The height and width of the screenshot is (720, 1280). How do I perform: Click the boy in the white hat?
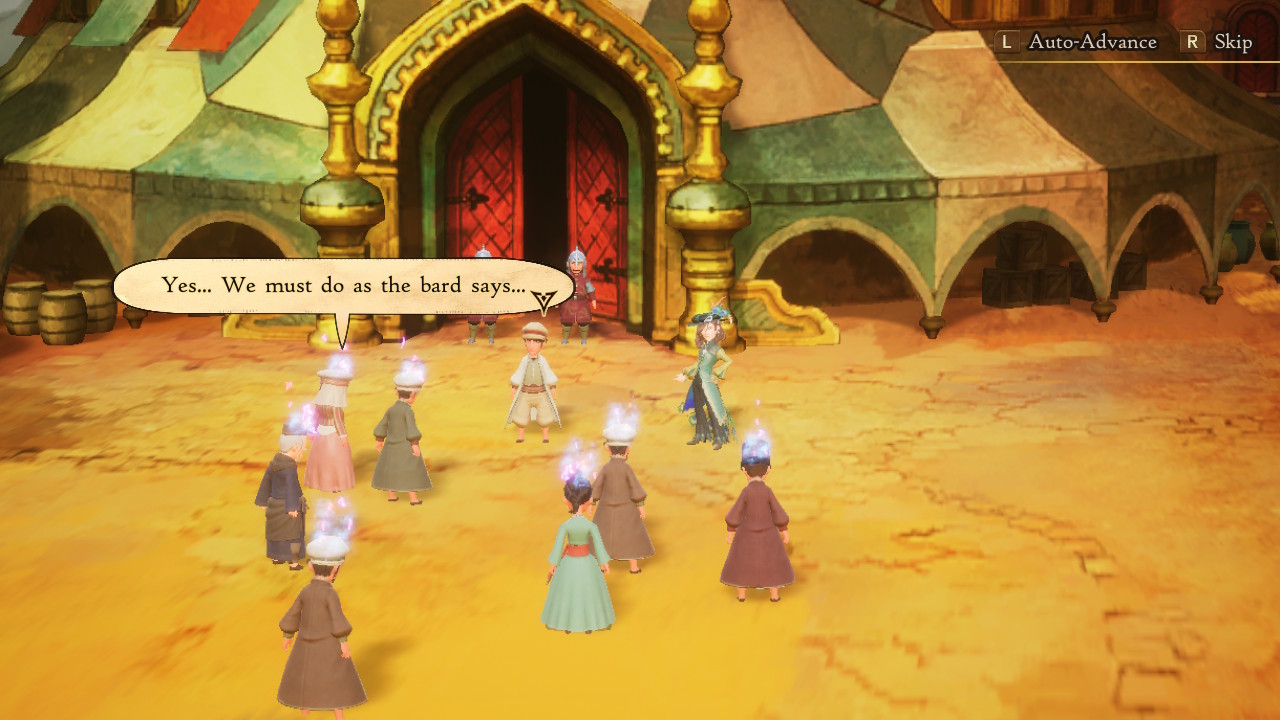point(533,380)
